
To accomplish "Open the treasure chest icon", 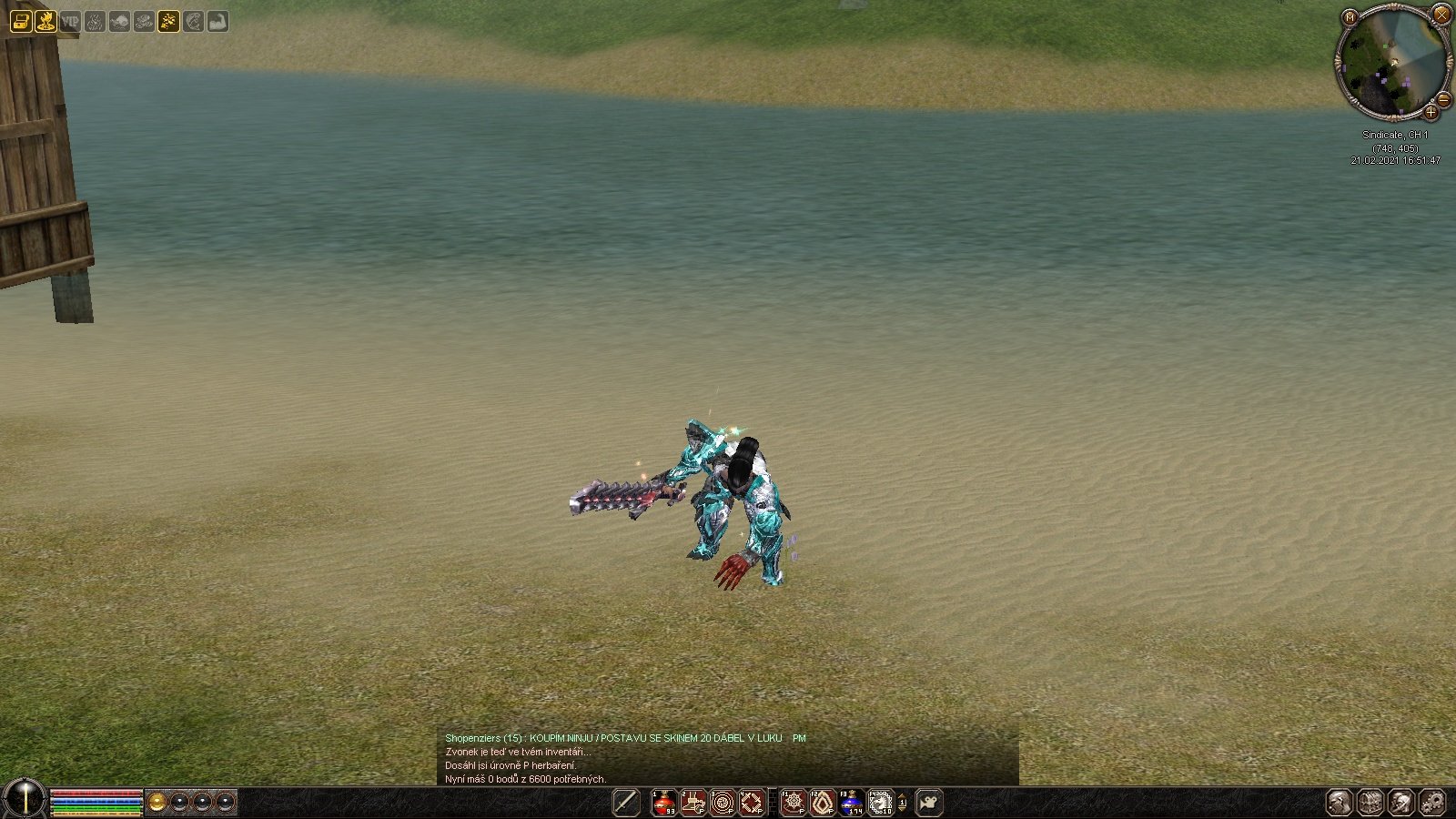I will [21, 21].
